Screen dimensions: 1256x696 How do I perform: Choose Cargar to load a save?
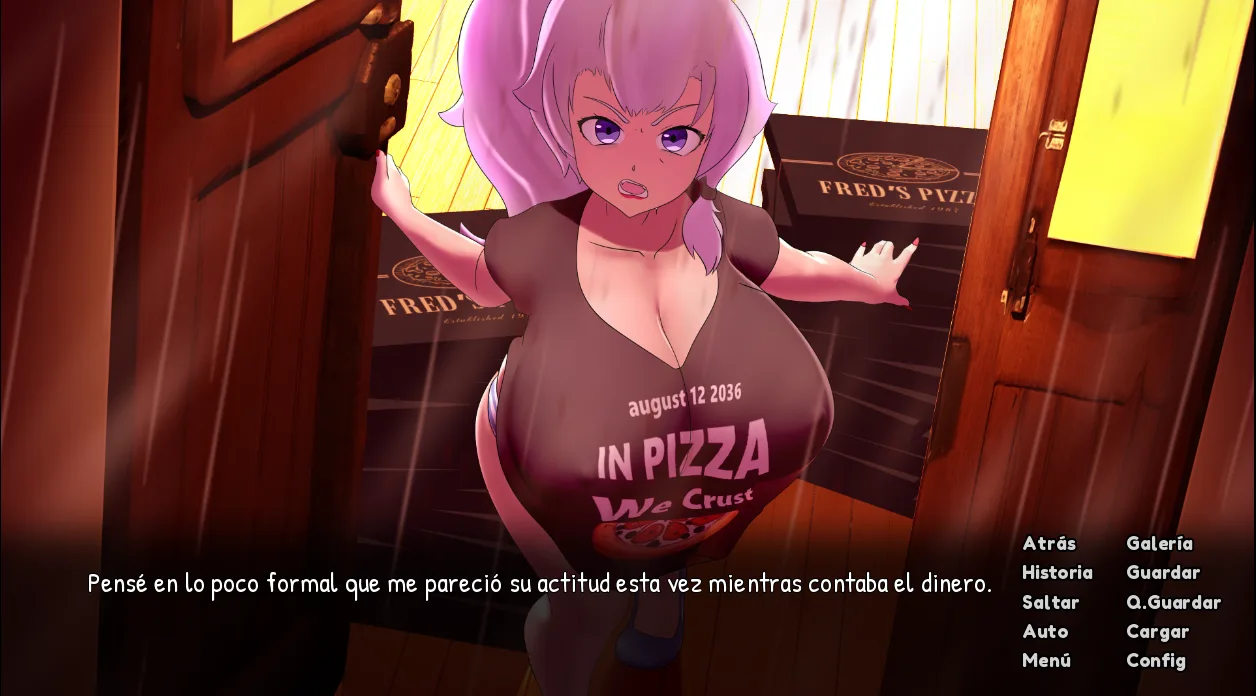[x=1157, y=631]
